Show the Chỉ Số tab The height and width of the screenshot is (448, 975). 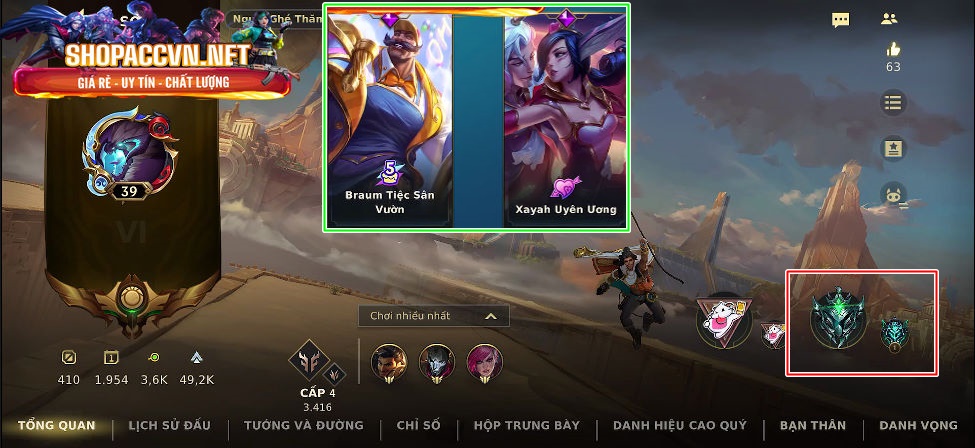(x=418, y=426)
